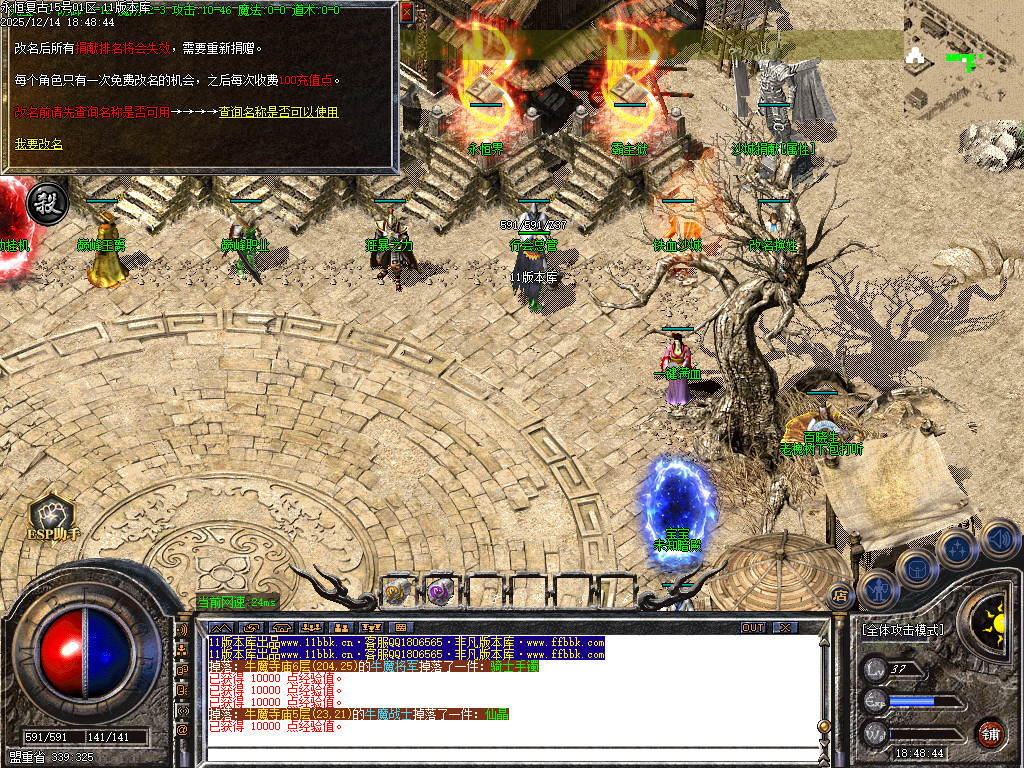Close the rename dialog with the red X
Viewport: 1024px width, 768px height.
[x=406, y=13]
